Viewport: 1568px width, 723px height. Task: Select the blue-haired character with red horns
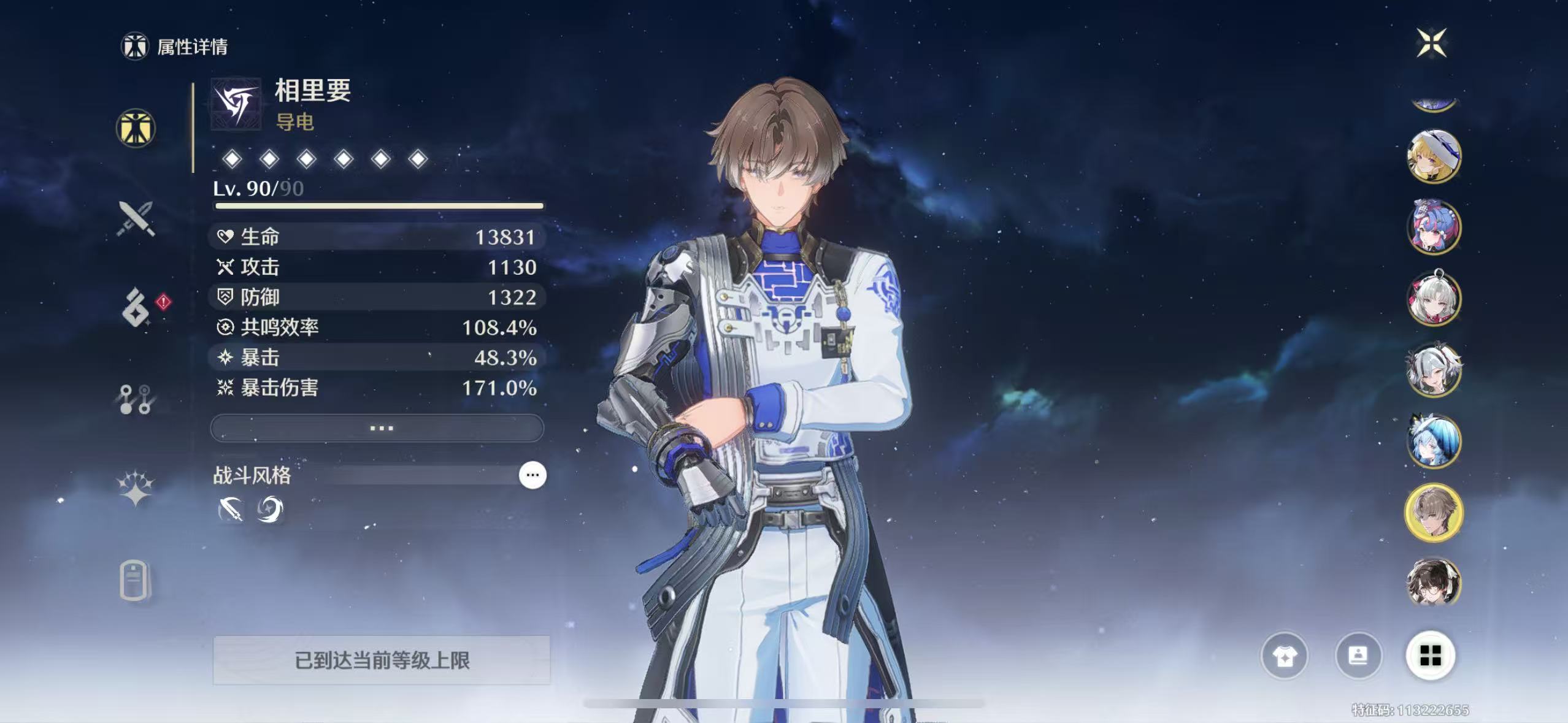[x=1434, y=228]
